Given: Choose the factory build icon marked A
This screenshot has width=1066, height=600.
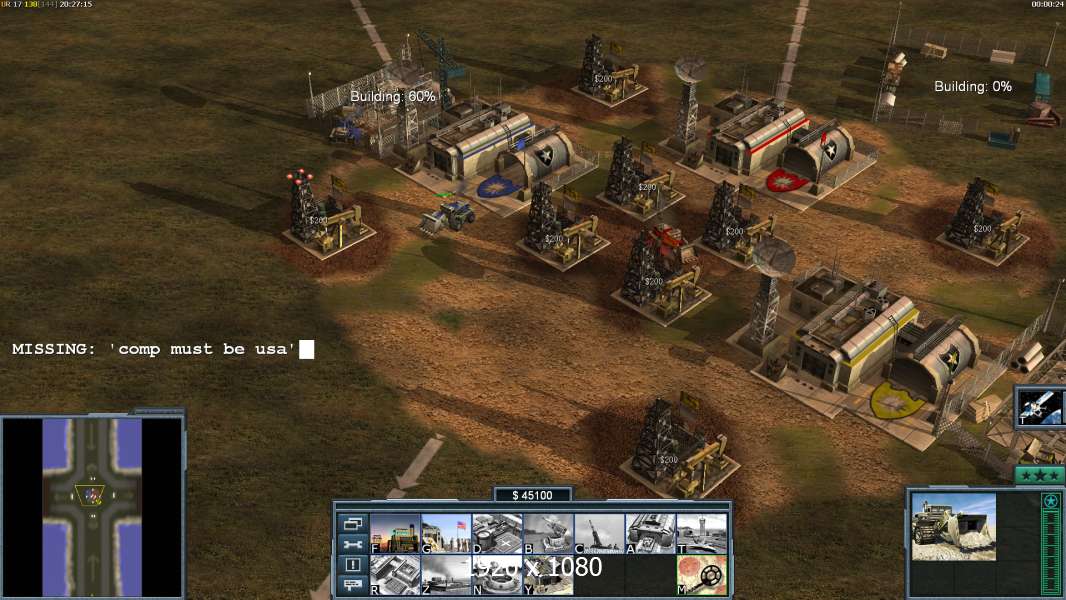Looking at the screenshot, I should tap(650, 534).
